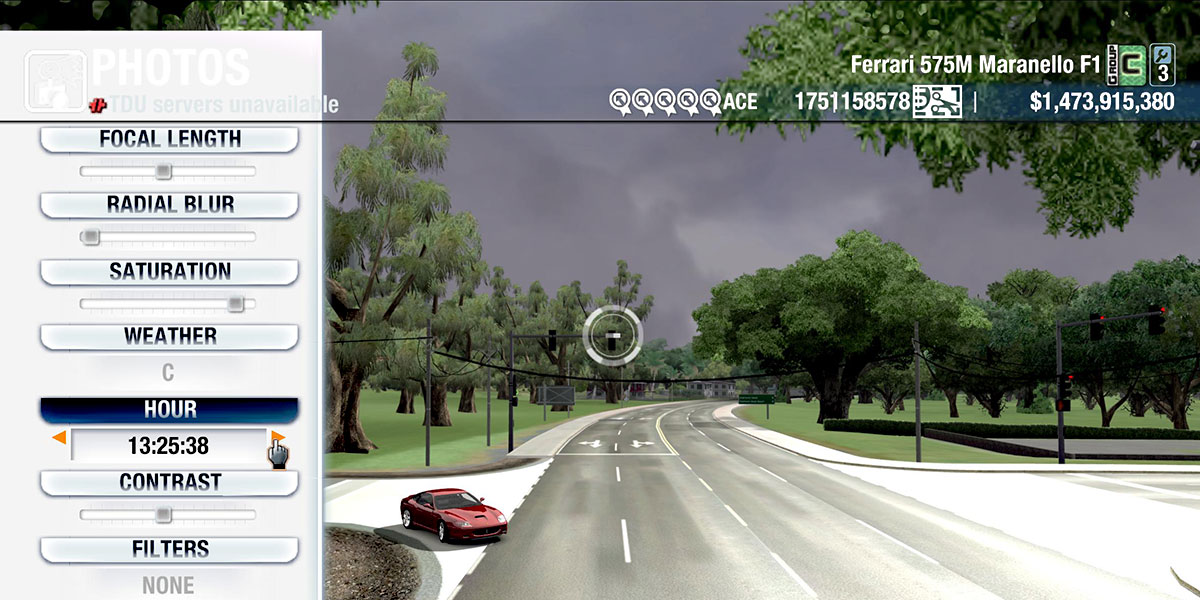Click the 13:25:38 time field
Screen dimensions: 1200x600
[x=168, y=446]
